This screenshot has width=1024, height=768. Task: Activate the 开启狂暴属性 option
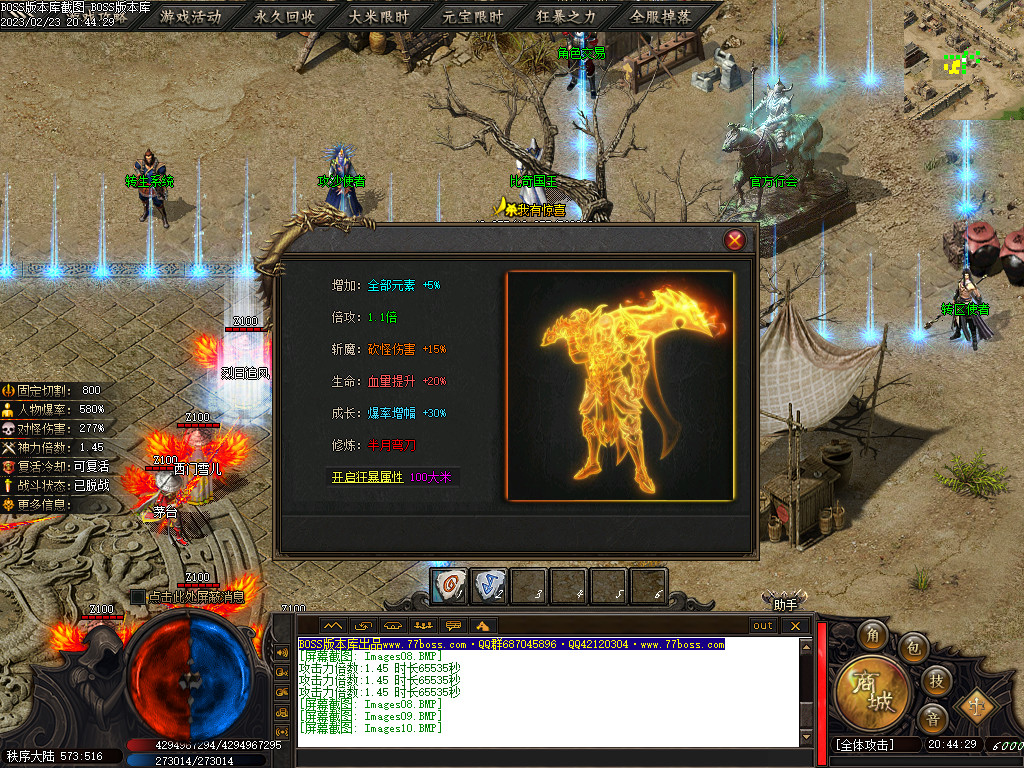coord(367,478)
